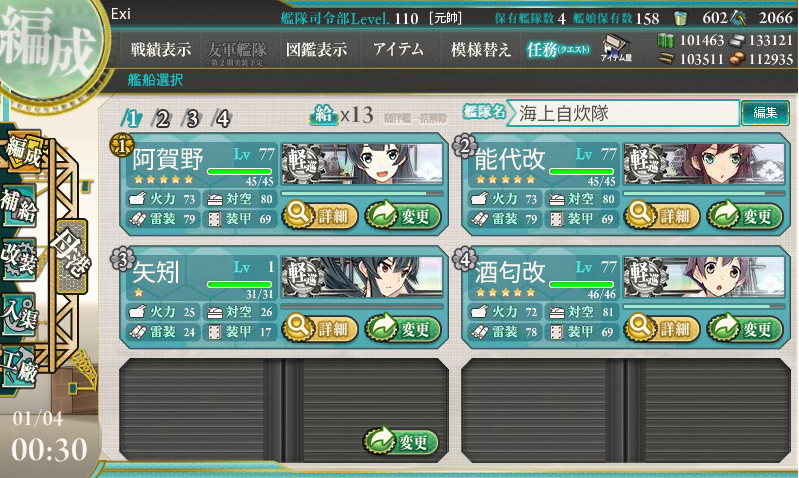
Task: Switch to fleet tab 2
Action: 162,118
